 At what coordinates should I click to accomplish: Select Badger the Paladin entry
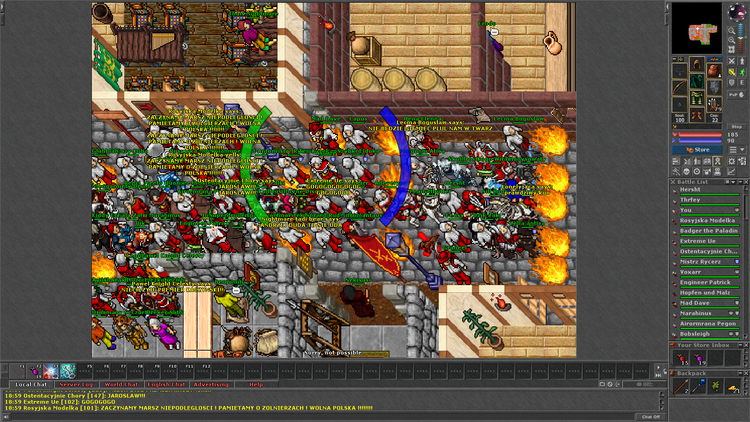click(706, 231)
